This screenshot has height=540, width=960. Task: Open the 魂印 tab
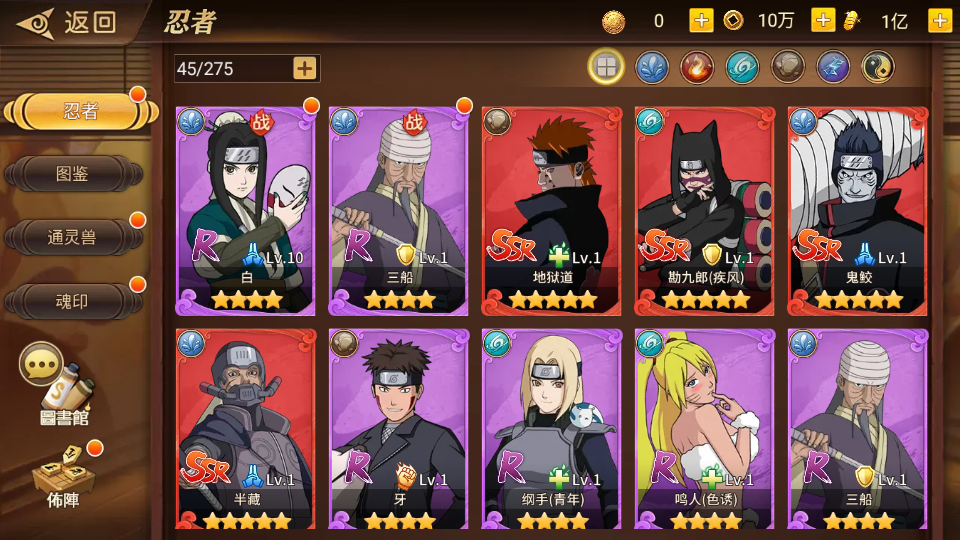(73, 300)
